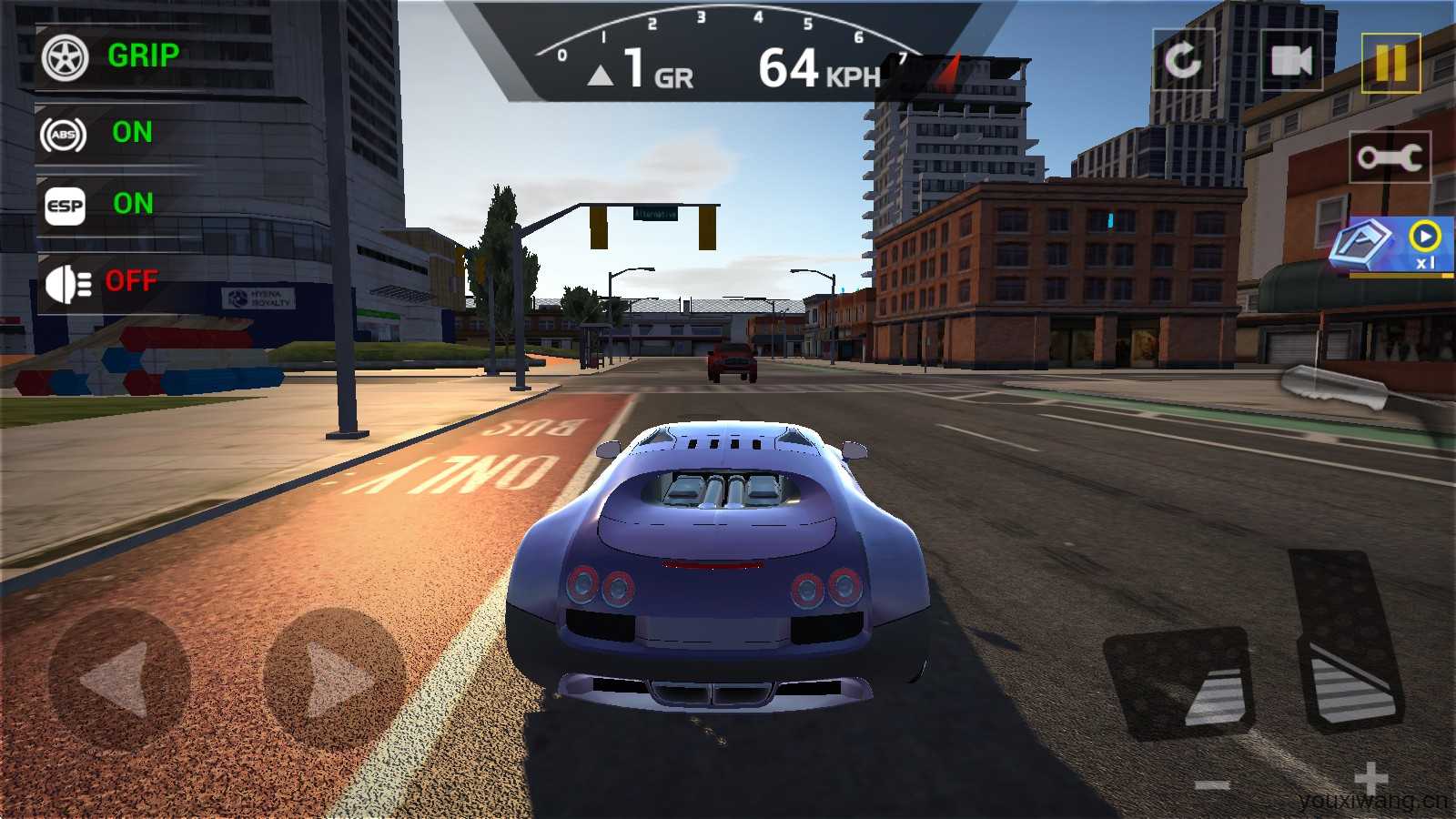1456x819 pixels.
Task: Reset the car with the circular arrow
Action: [x=1183, y=61]
